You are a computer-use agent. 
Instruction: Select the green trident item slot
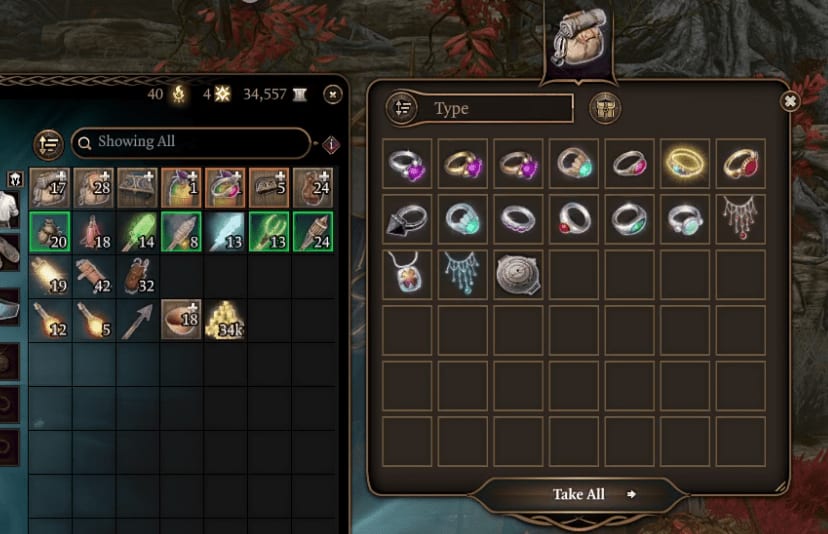coord(269,232)
